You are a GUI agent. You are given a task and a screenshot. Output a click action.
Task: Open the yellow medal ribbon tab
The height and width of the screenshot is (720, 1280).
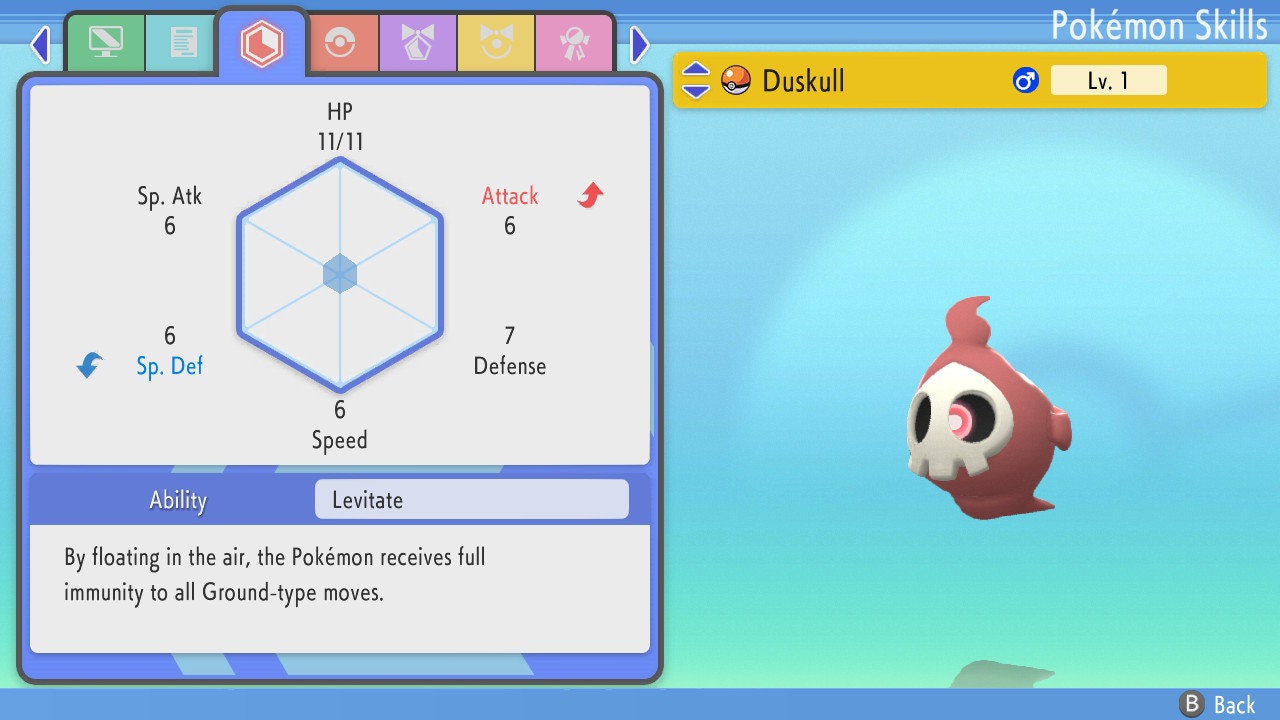click(495, 43)
